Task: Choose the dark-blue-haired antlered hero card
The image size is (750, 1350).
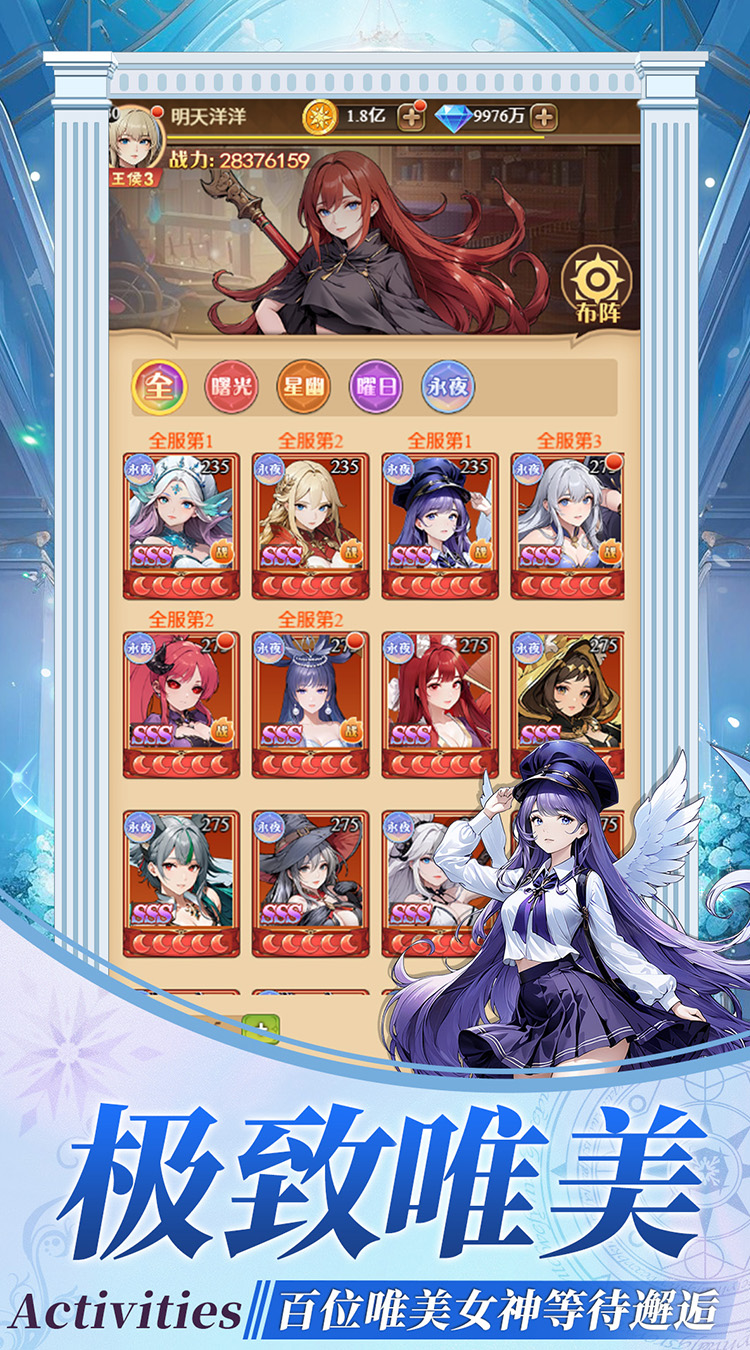Action: pyautogui.click(x=310, y=704)
